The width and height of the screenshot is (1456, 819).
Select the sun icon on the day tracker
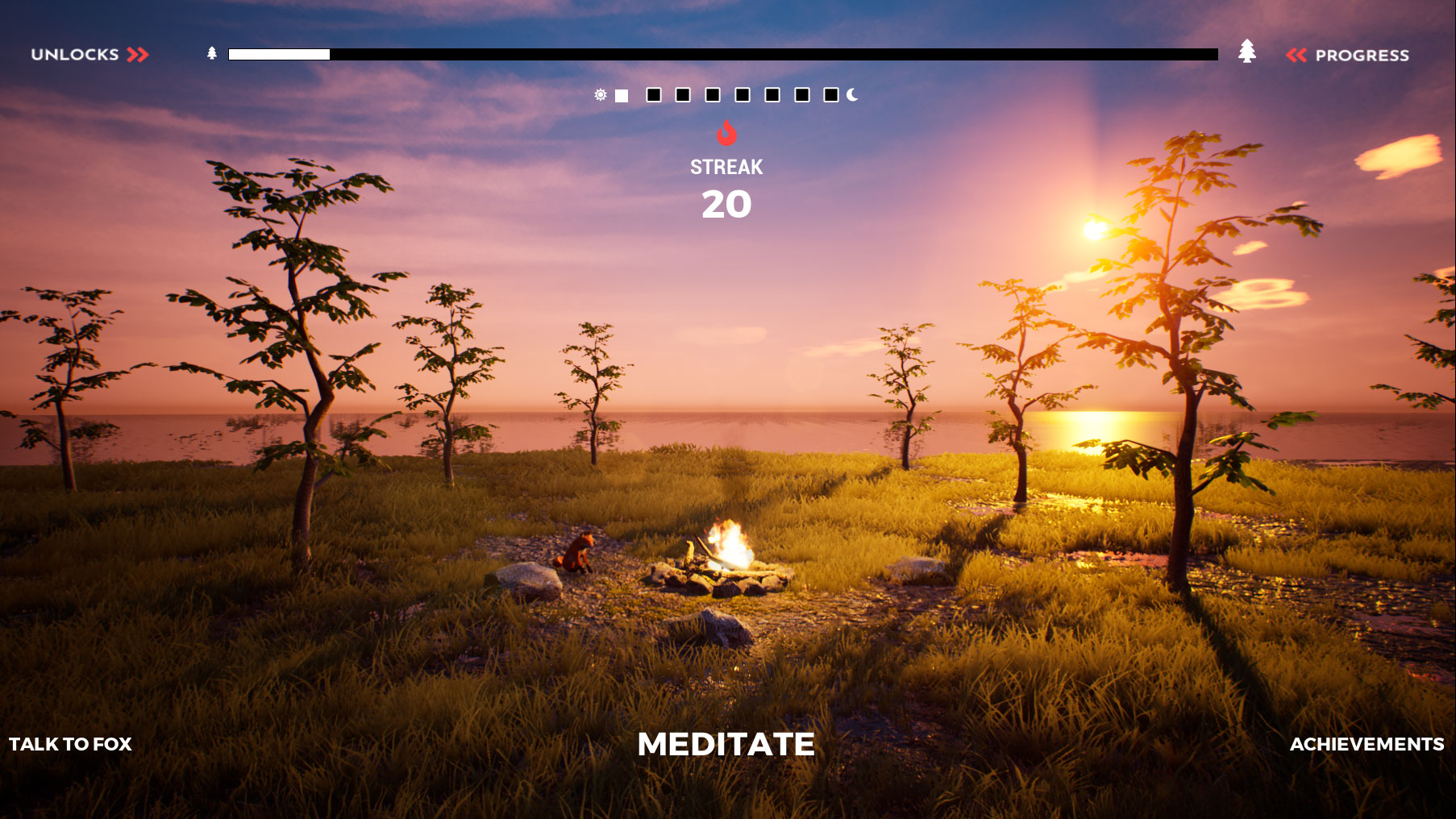point(601,95)
